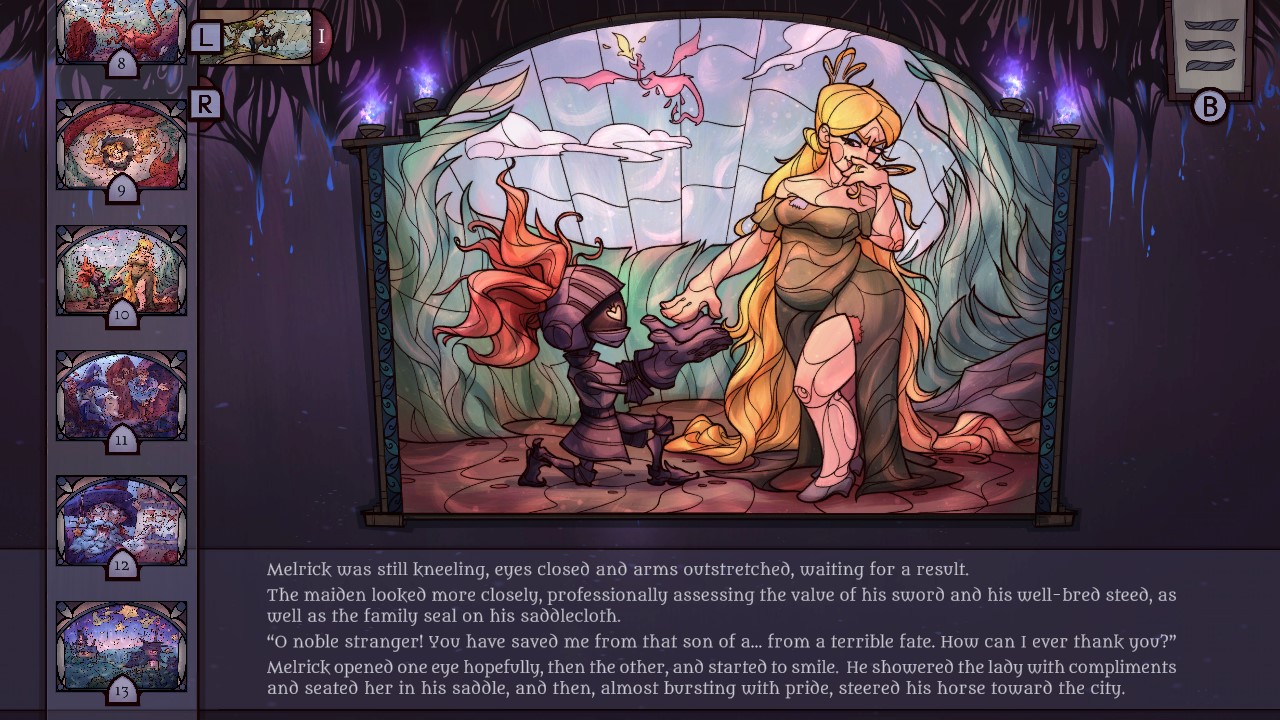Viewport: 1280px width, 720px height.
Task: Click the R shoulder button icon
Action: click(207, 103)
